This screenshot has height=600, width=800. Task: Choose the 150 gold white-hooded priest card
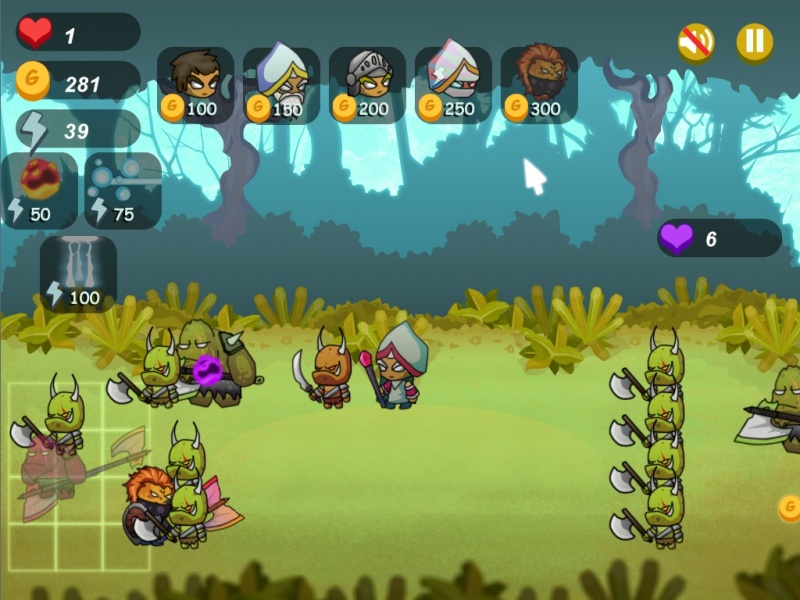(281, 84)
